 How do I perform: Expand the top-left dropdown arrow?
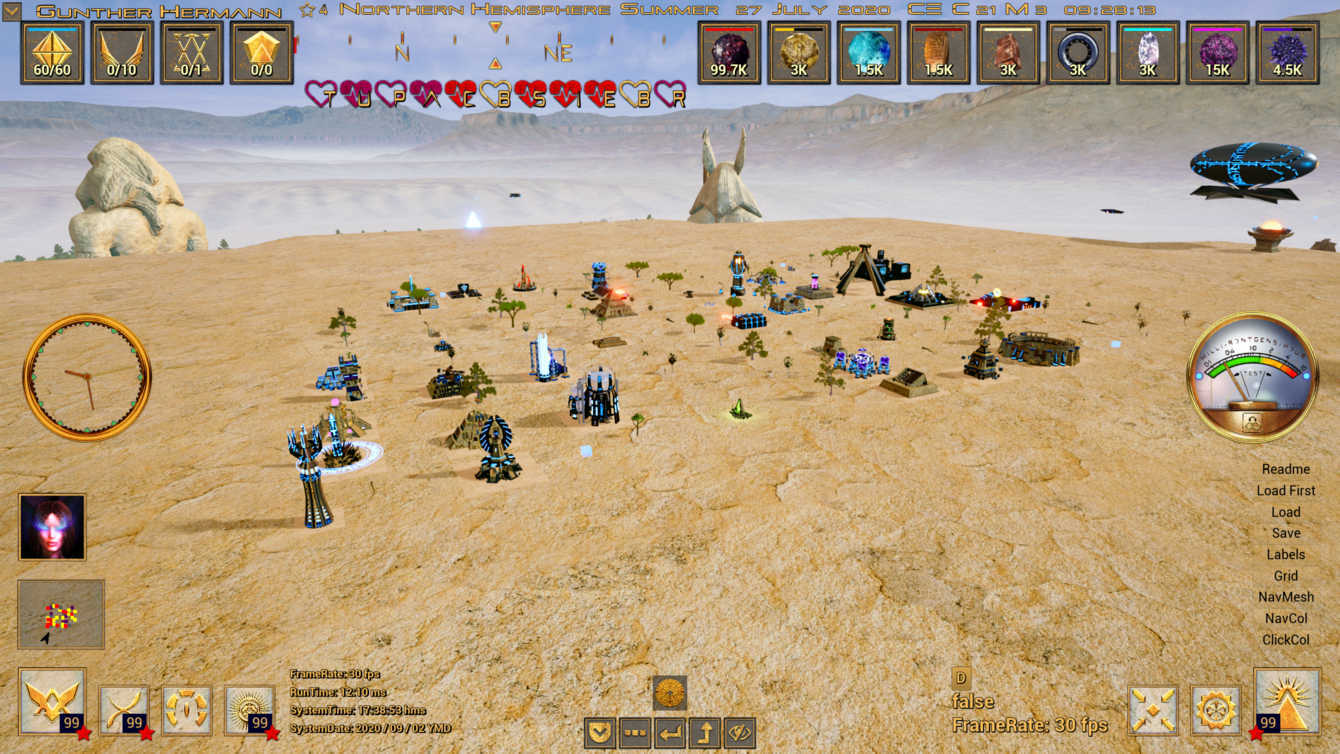[11, 12]
